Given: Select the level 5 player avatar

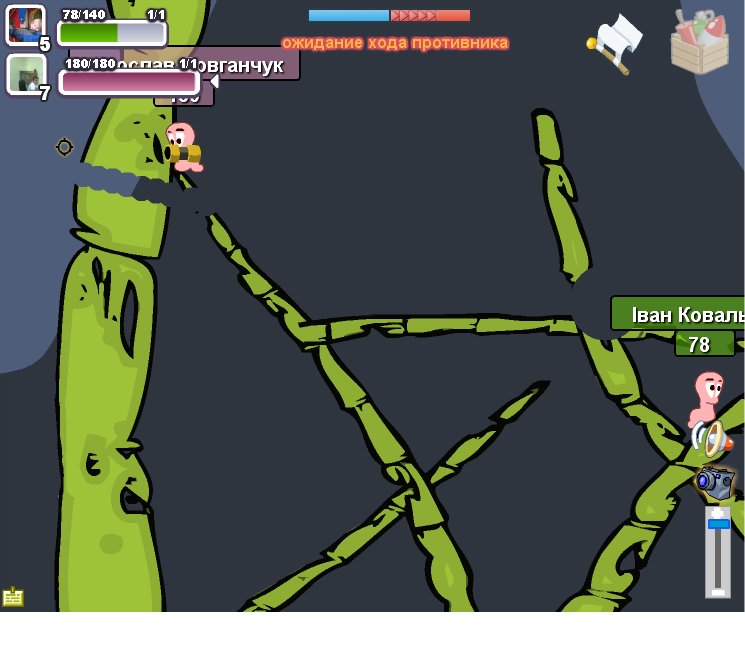Looking at the screenshot, I should point(26,26).
